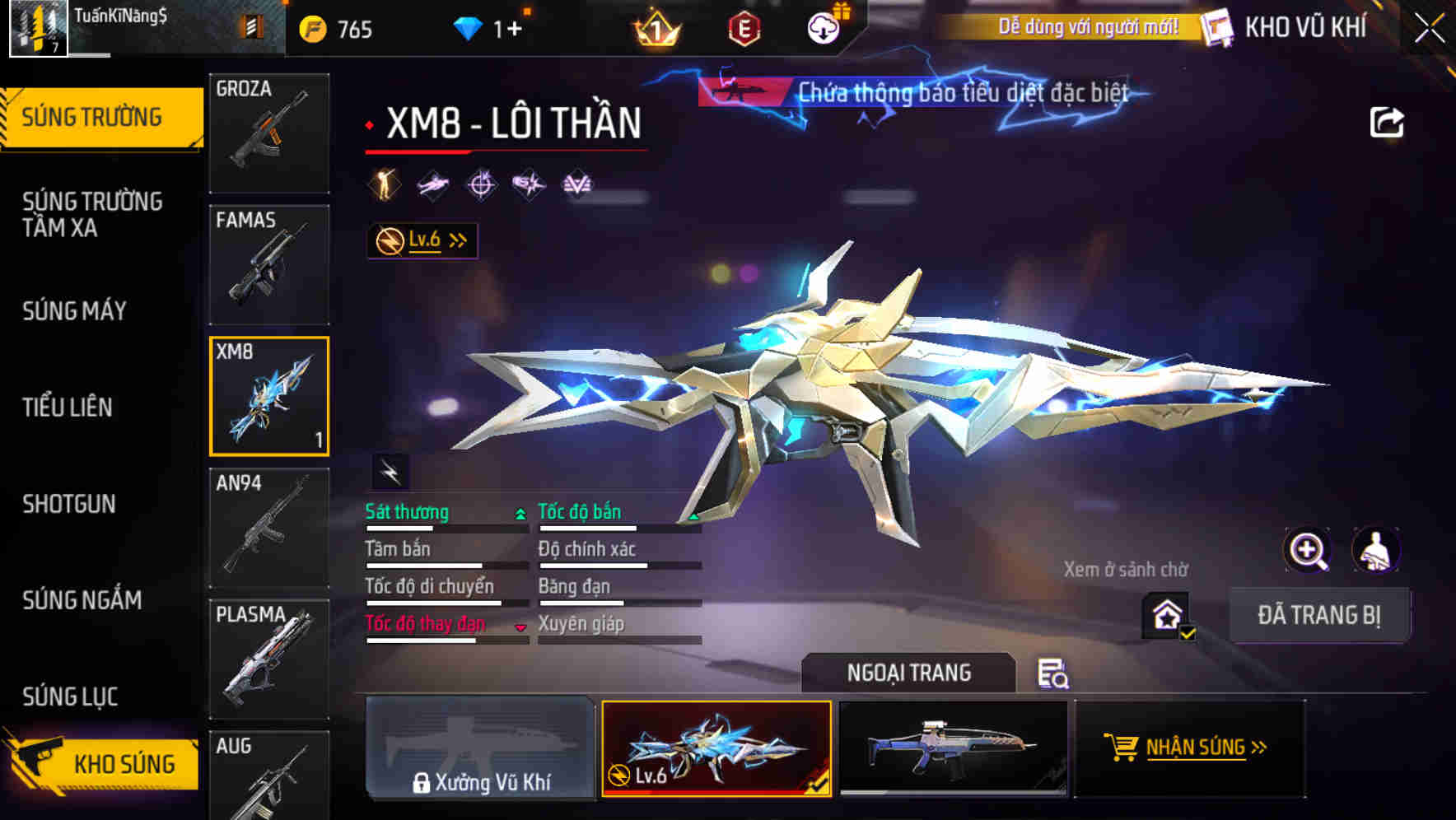
Task: Open the share icon top right
Action: [1388, 121]
